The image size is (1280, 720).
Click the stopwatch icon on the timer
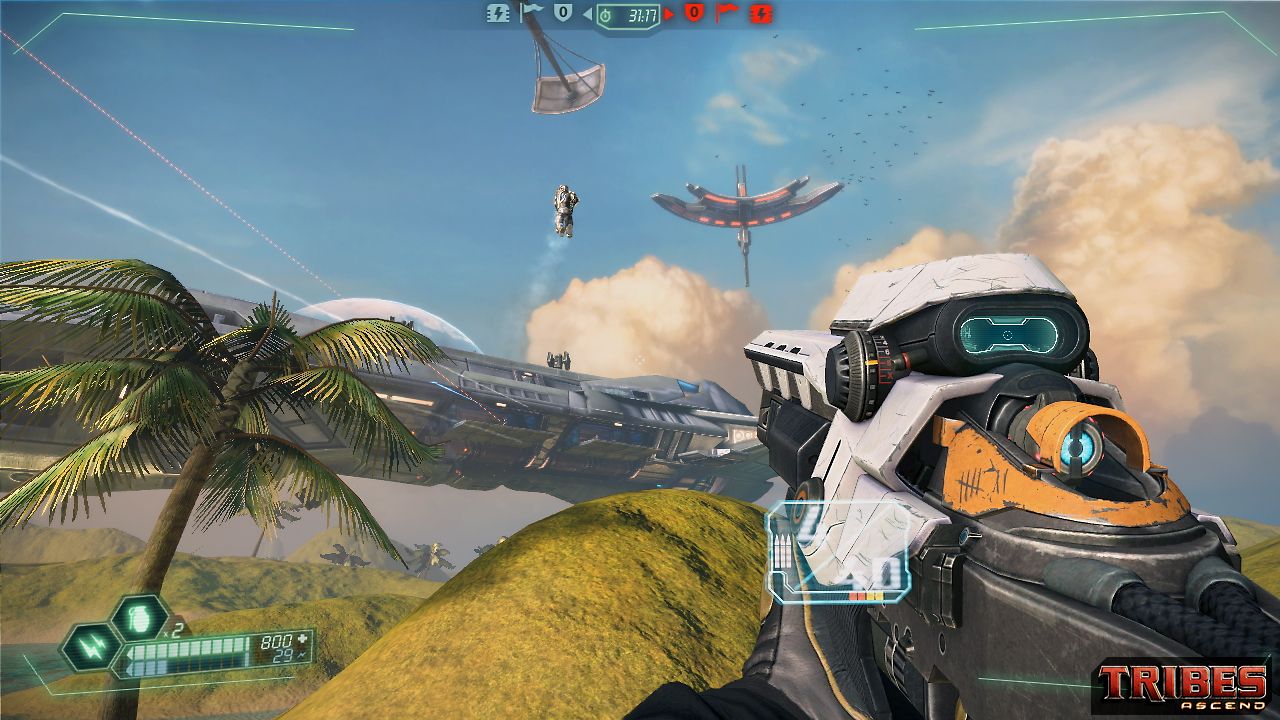604,15
